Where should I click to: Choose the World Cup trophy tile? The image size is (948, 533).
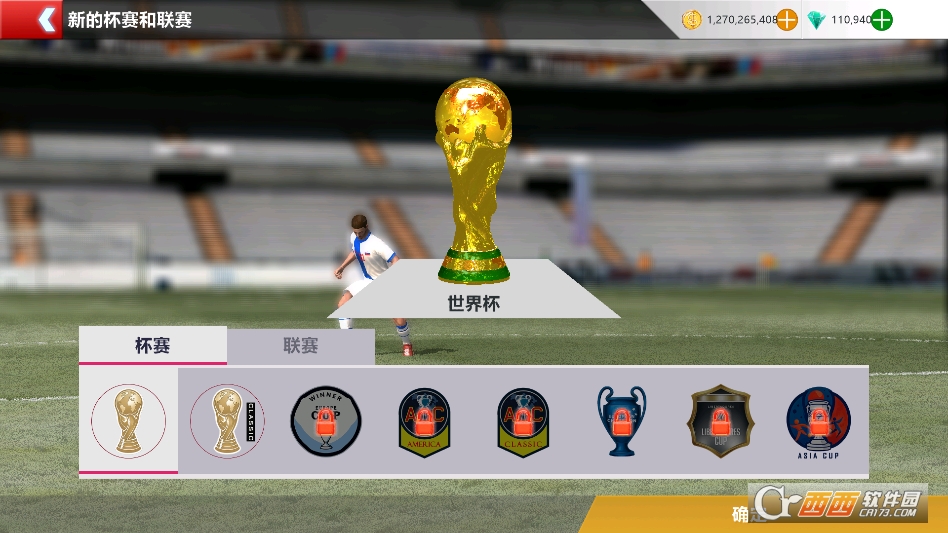point(128,420)
